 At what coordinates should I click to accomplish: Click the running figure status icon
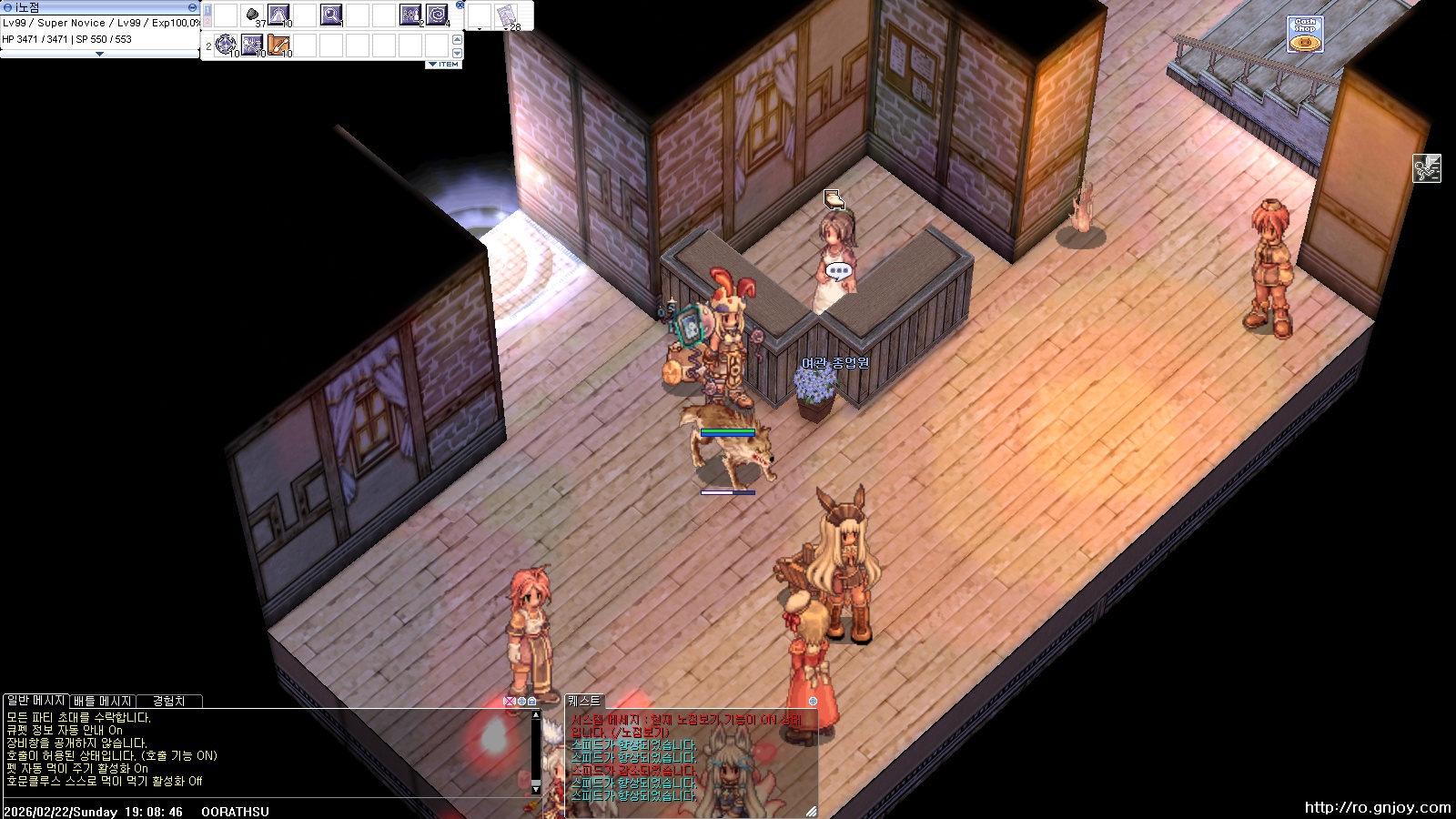pos(1426,168)
